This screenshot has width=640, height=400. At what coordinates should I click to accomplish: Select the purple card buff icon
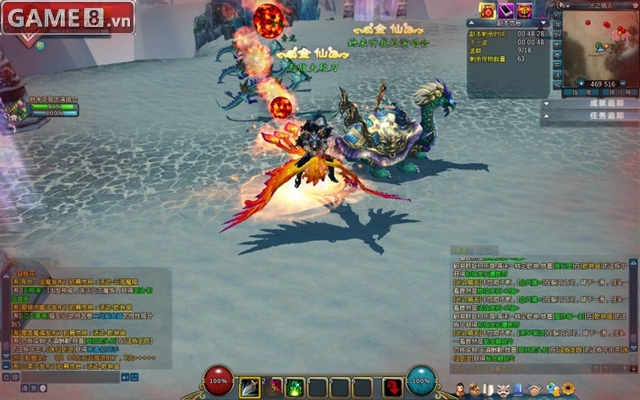coord(506,9)
